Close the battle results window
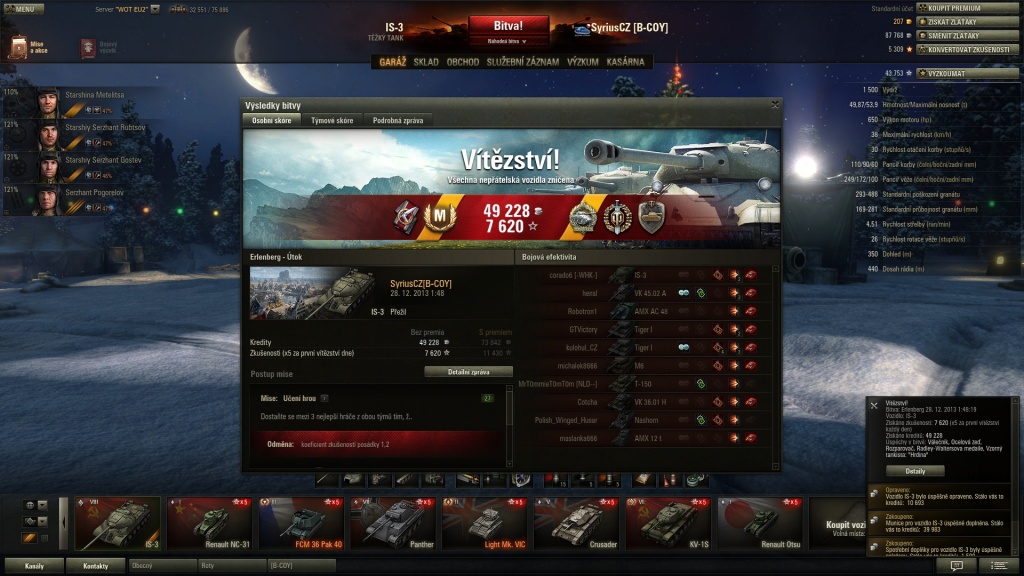Screen dimensions: 1024x576 775,104
